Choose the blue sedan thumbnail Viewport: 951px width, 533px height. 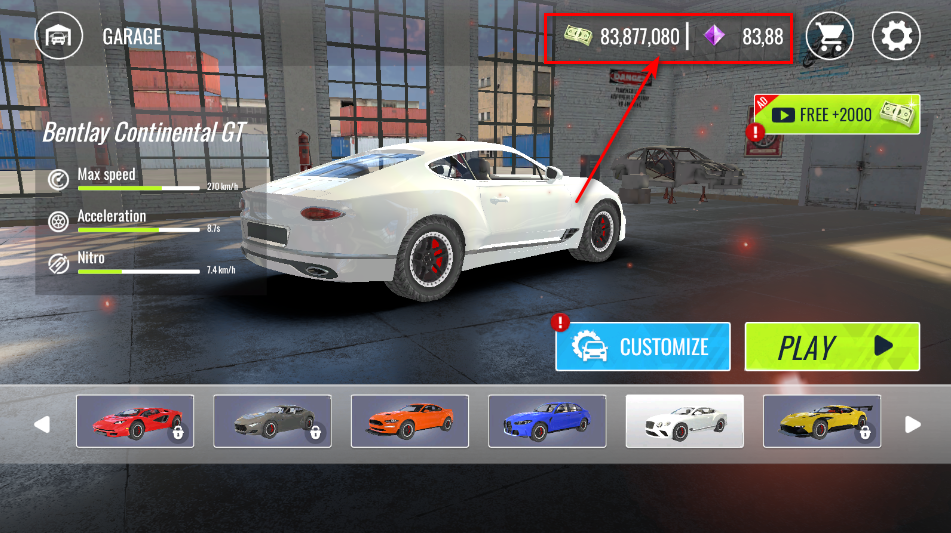[547, 421]
